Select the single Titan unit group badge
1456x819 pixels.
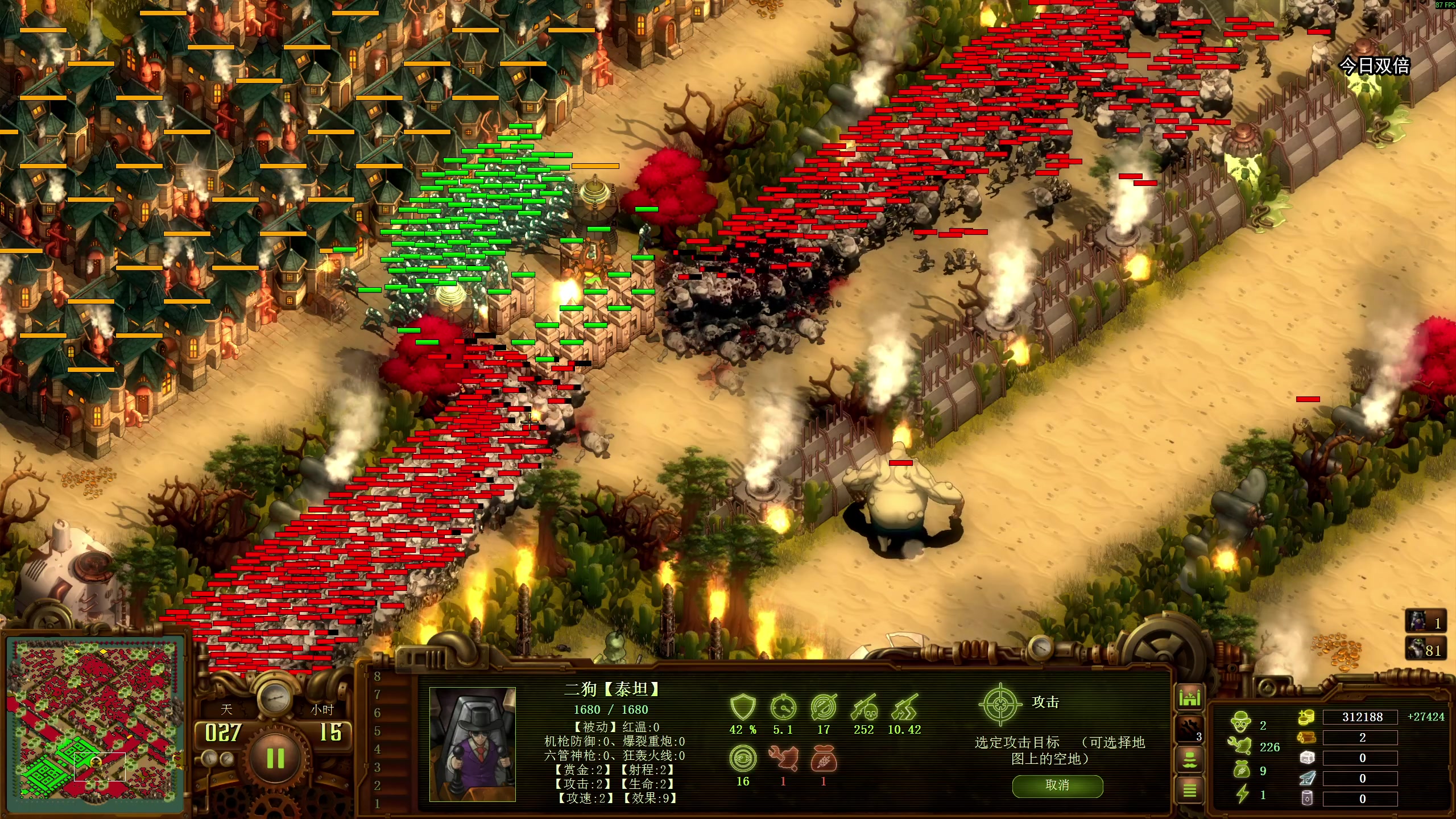click(1425, 622)
